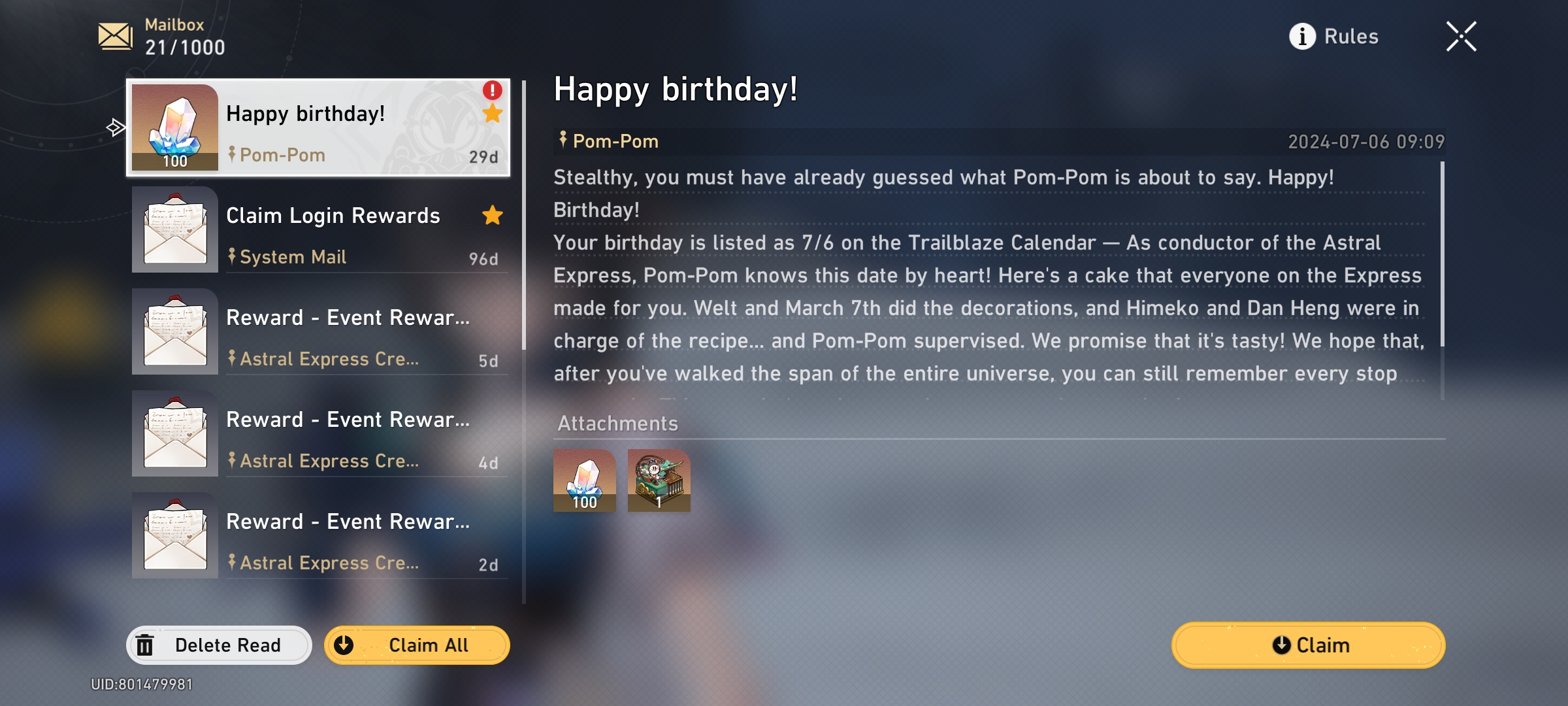The image size is (1568, 706).
Task: Click the Mailbox envelope icon
Action: click(114, 35)
